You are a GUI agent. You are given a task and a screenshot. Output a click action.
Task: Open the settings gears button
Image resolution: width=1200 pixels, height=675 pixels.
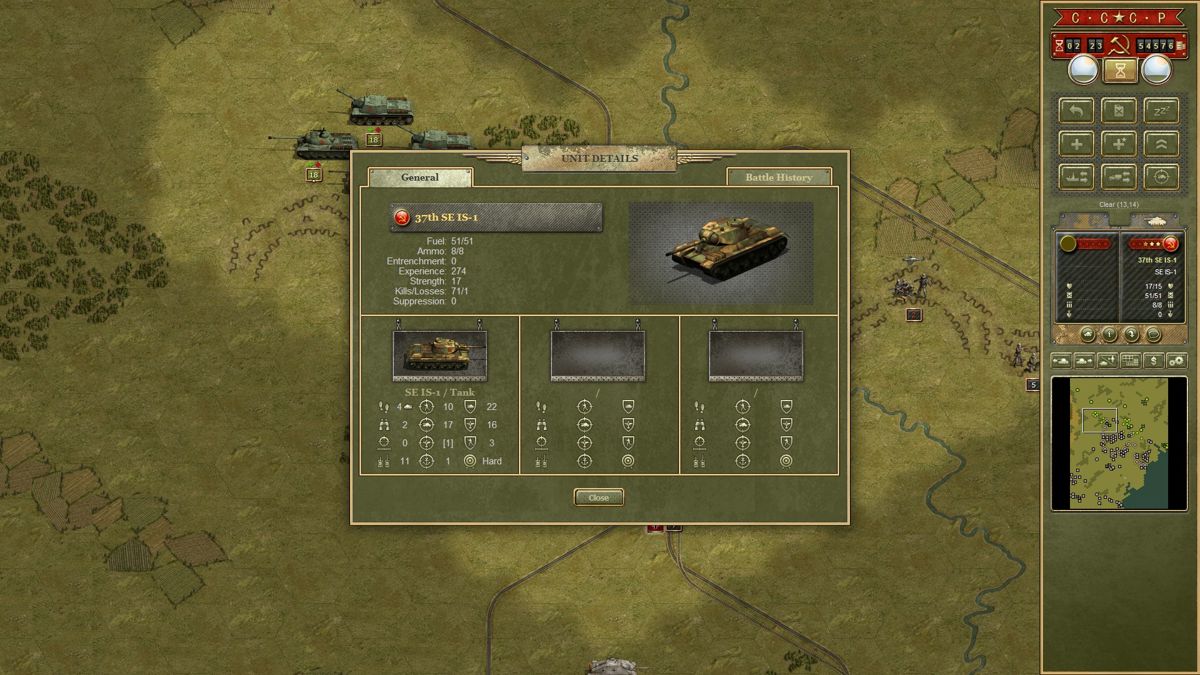coord(1176,360)
